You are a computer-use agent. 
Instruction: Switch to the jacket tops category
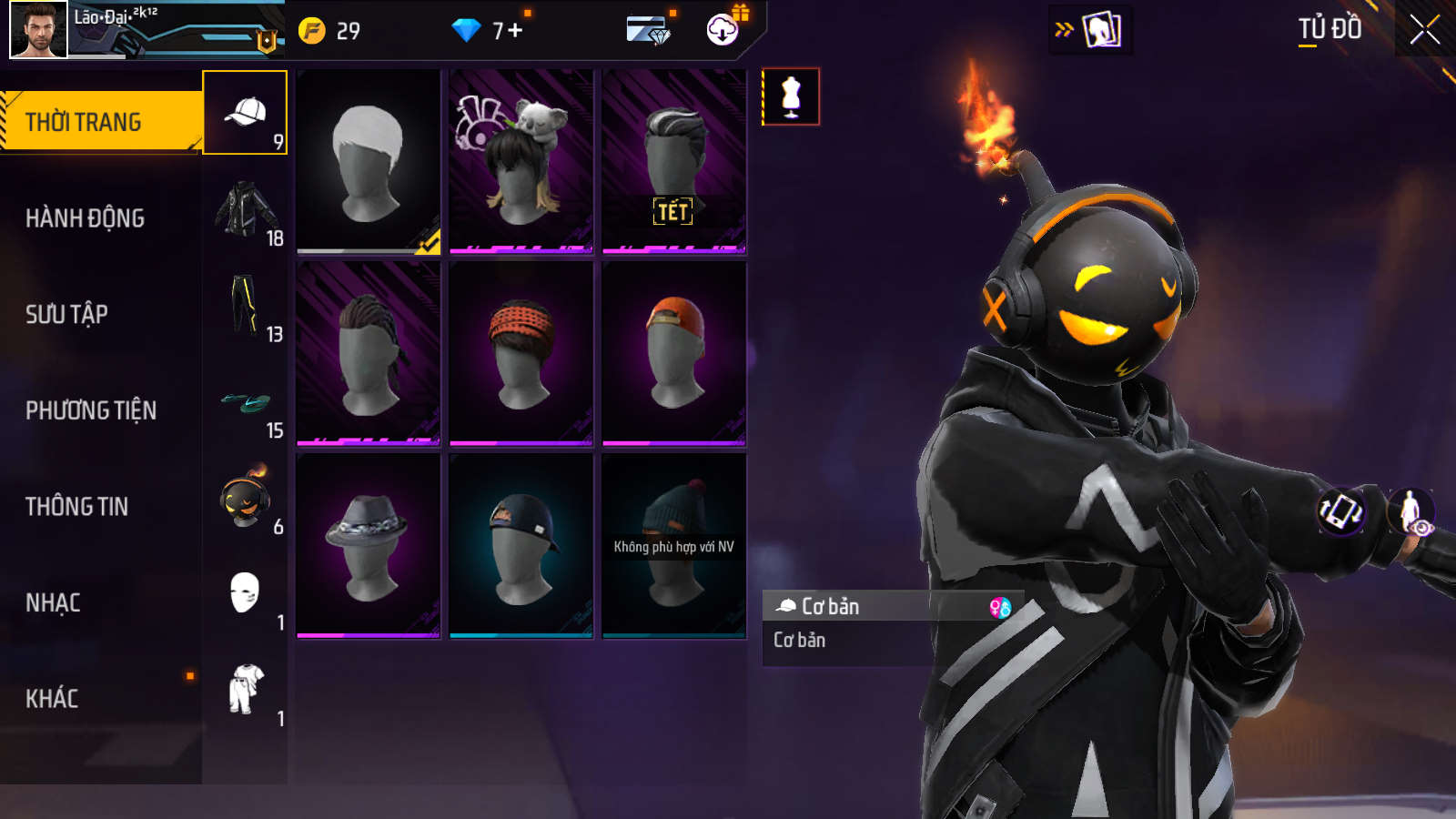click(245, 209)
